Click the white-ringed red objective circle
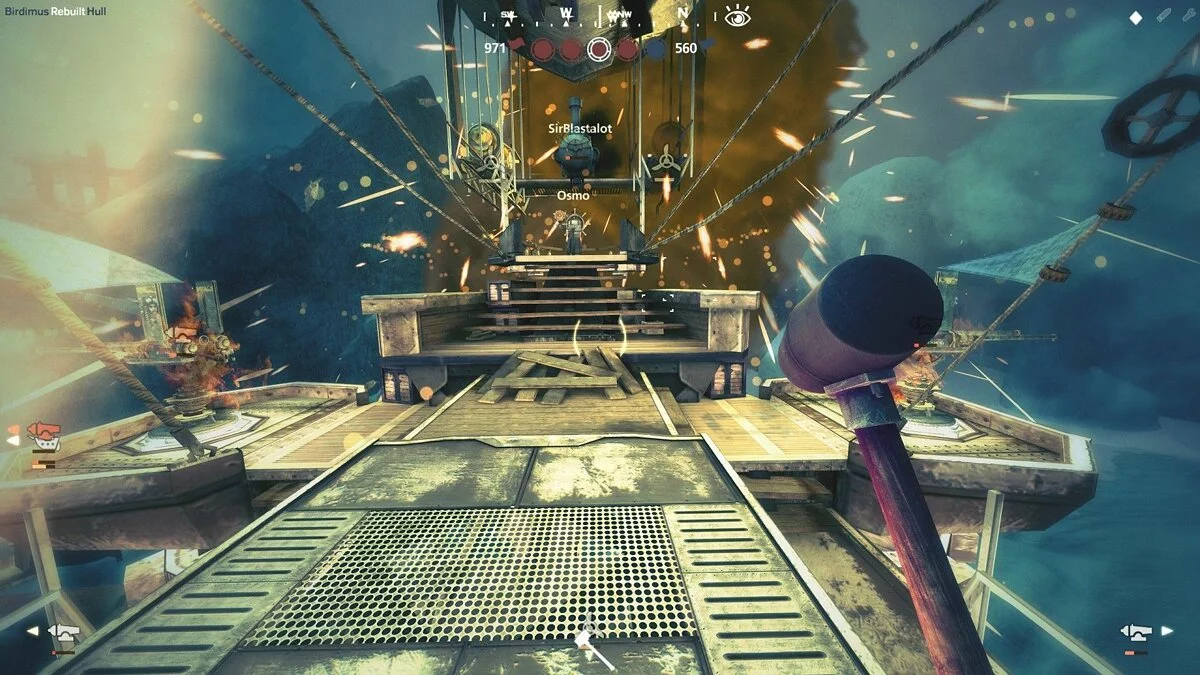 599,48
